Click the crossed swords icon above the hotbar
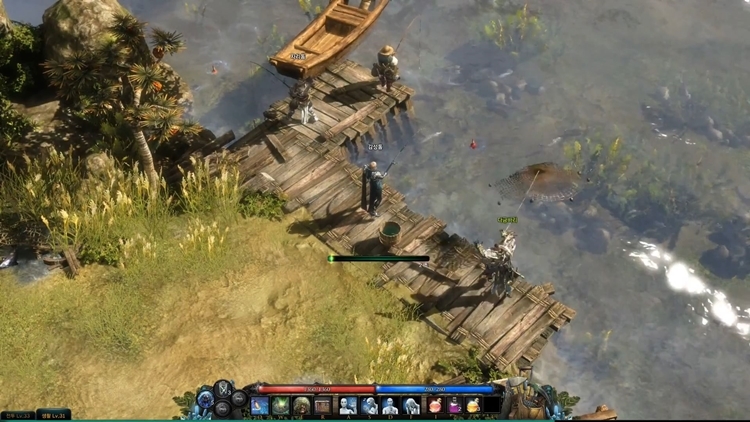Screen dimensions: 750x422 click(223, 387)
